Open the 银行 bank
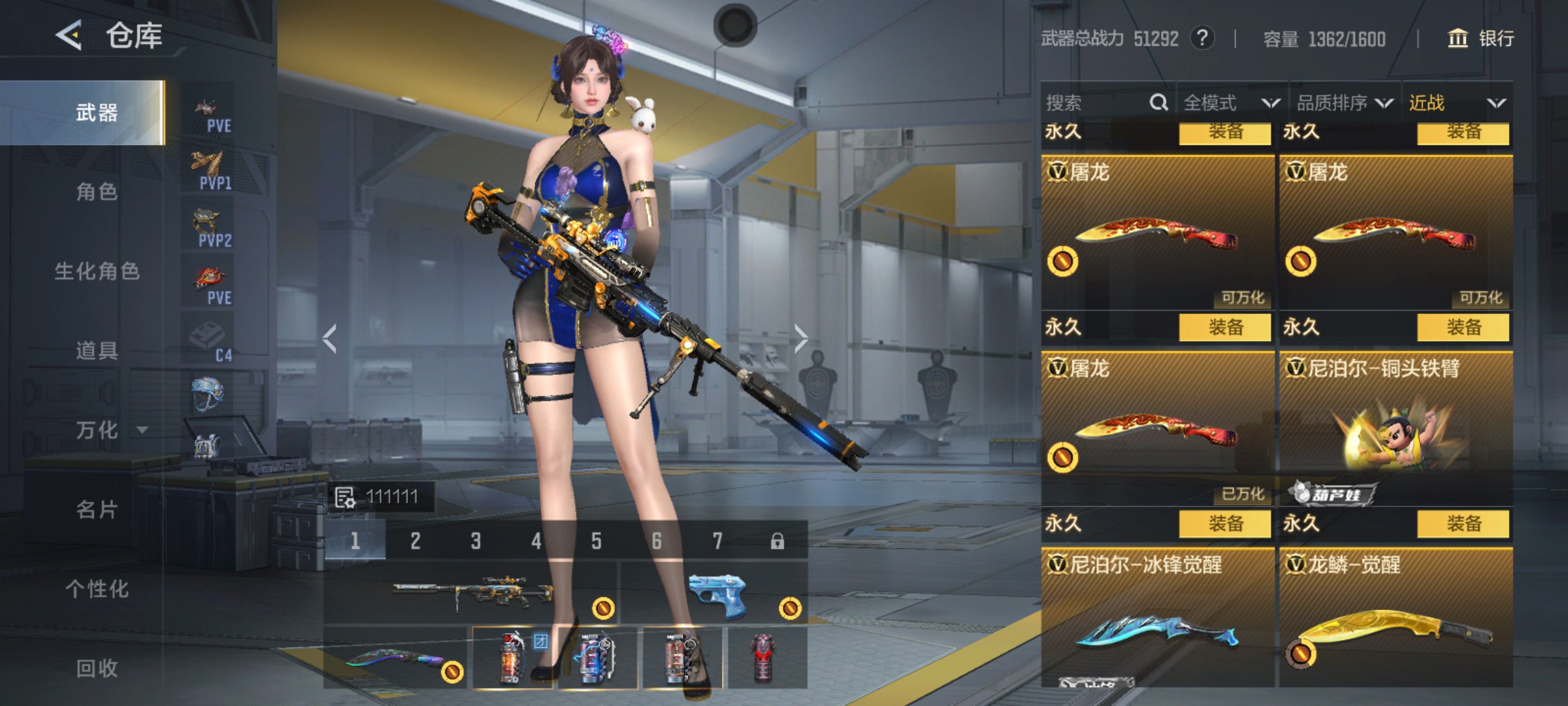Image resolution: width=1568 pixels, height=706 pixels. click(x=1481, y=39)
